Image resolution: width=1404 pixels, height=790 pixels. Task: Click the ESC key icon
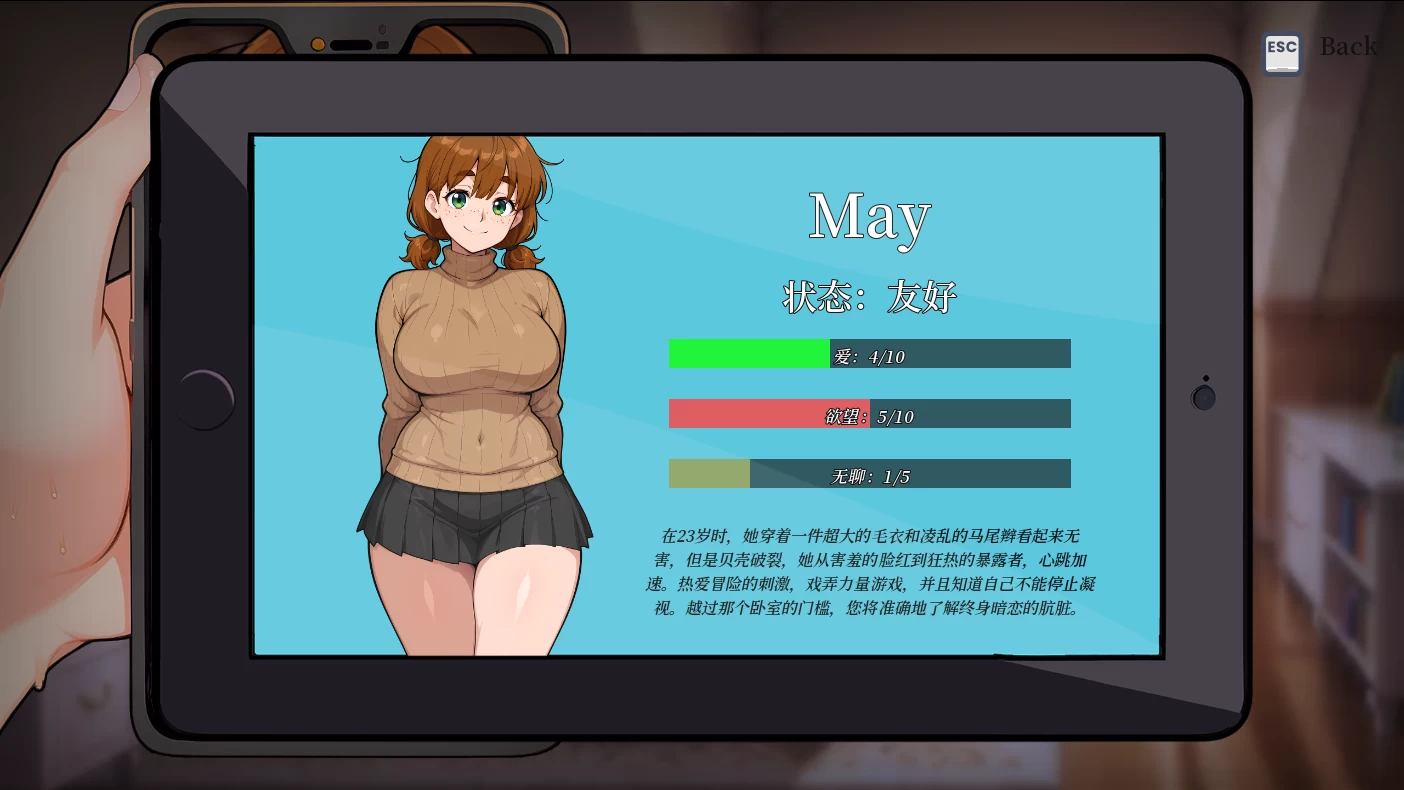click(1283, 52)
